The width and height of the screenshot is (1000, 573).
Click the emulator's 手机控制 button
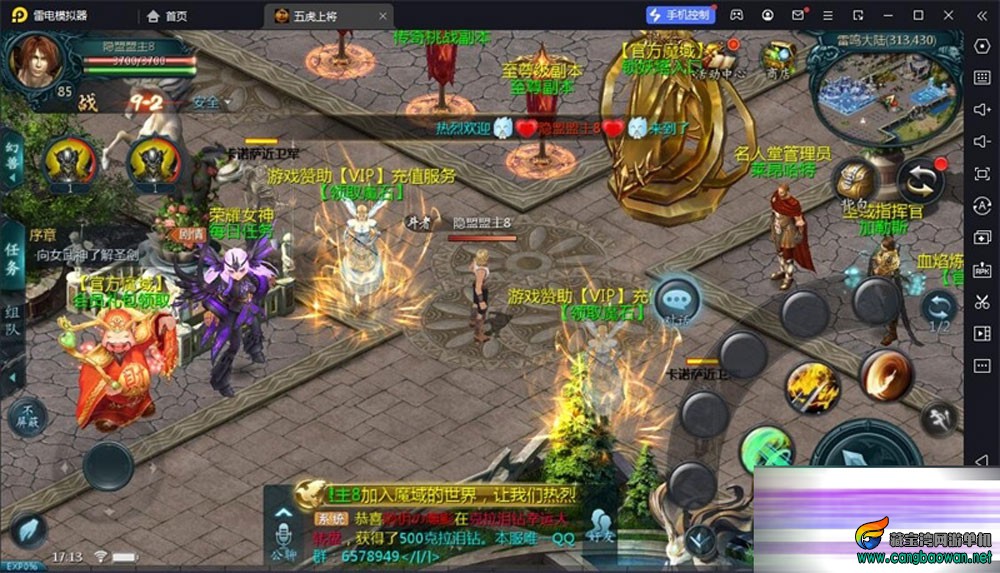pyautogui.click(x=680, y=15)
